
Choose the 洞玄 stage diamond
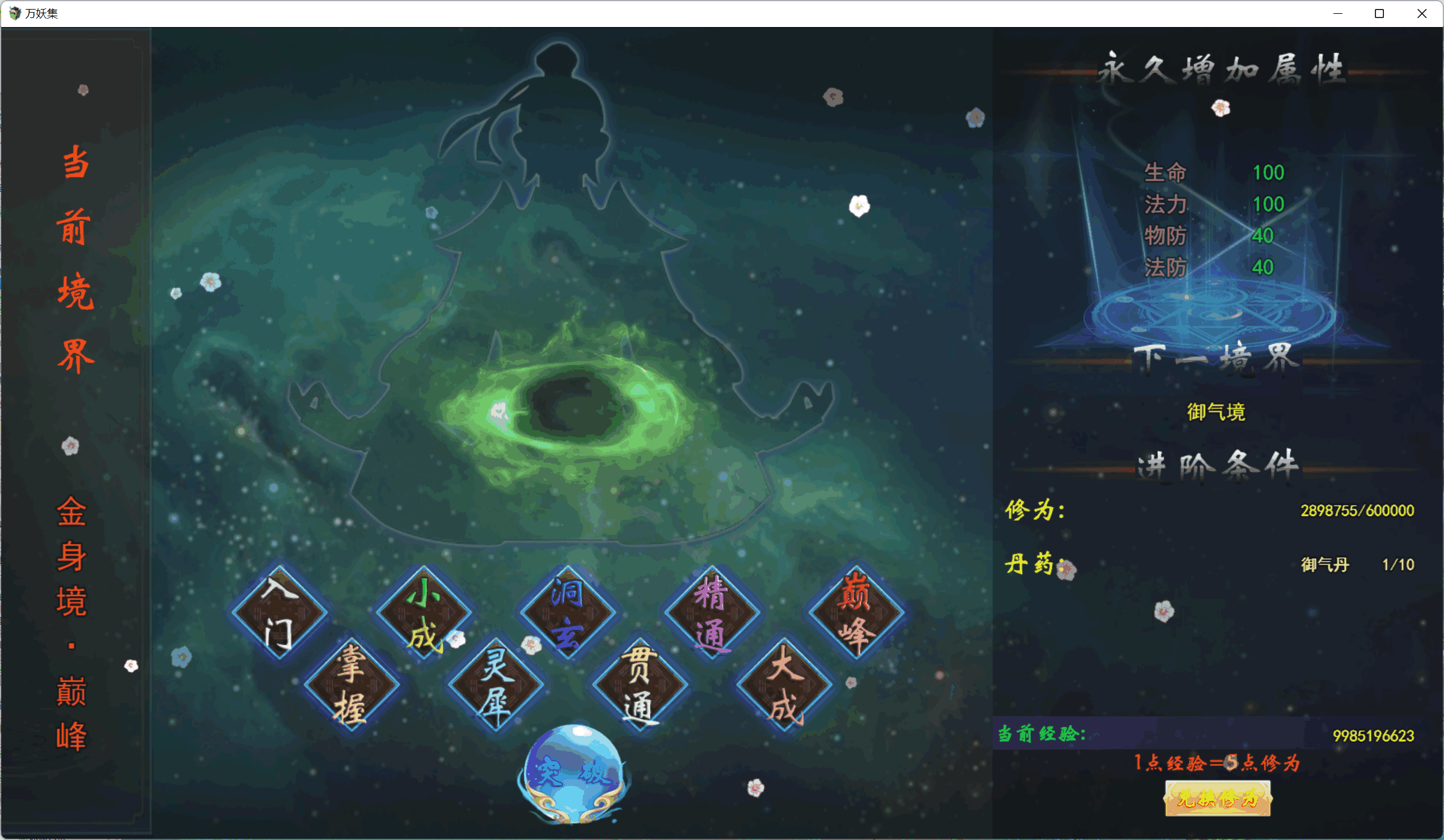[568, 612]
